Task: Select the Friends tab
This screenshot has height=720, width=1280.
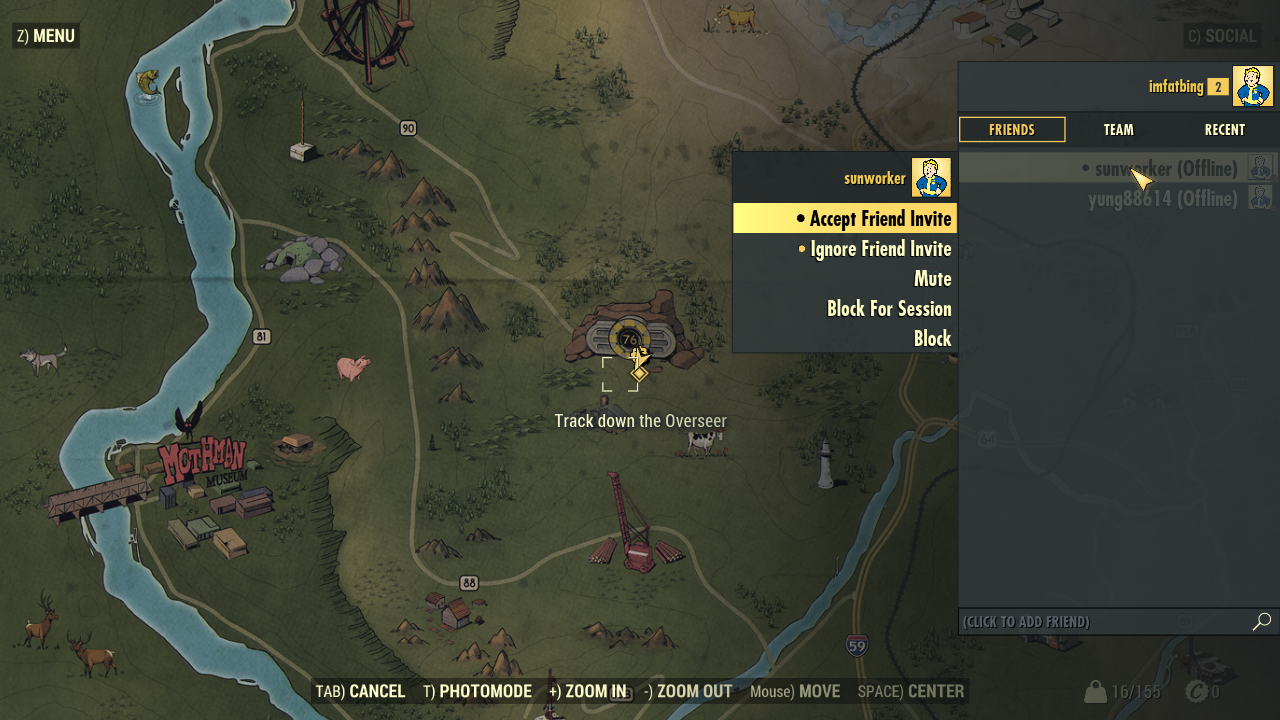Action: 1012,130
